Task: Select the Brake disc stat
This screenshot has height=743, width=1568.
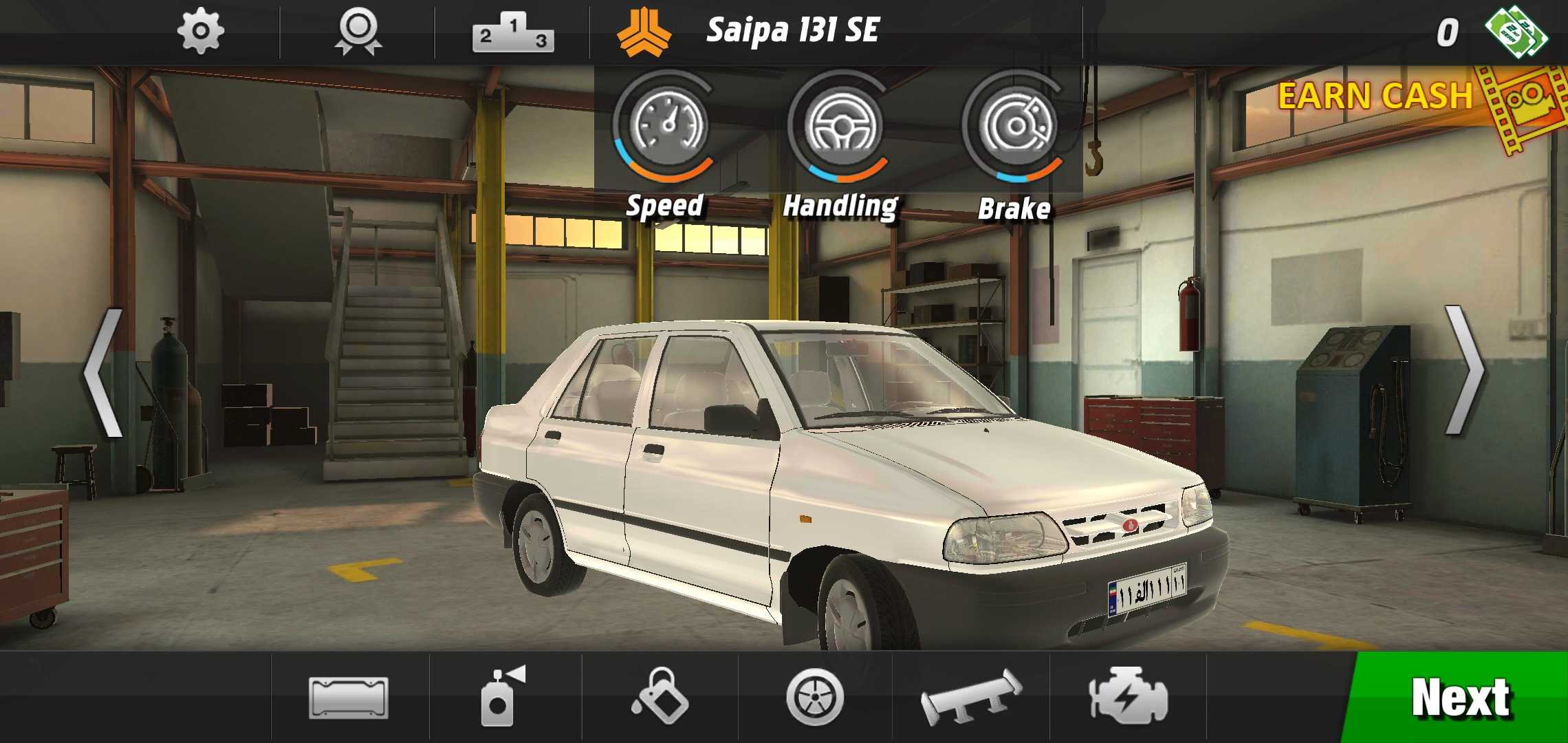Action: tap(1015, 127)
